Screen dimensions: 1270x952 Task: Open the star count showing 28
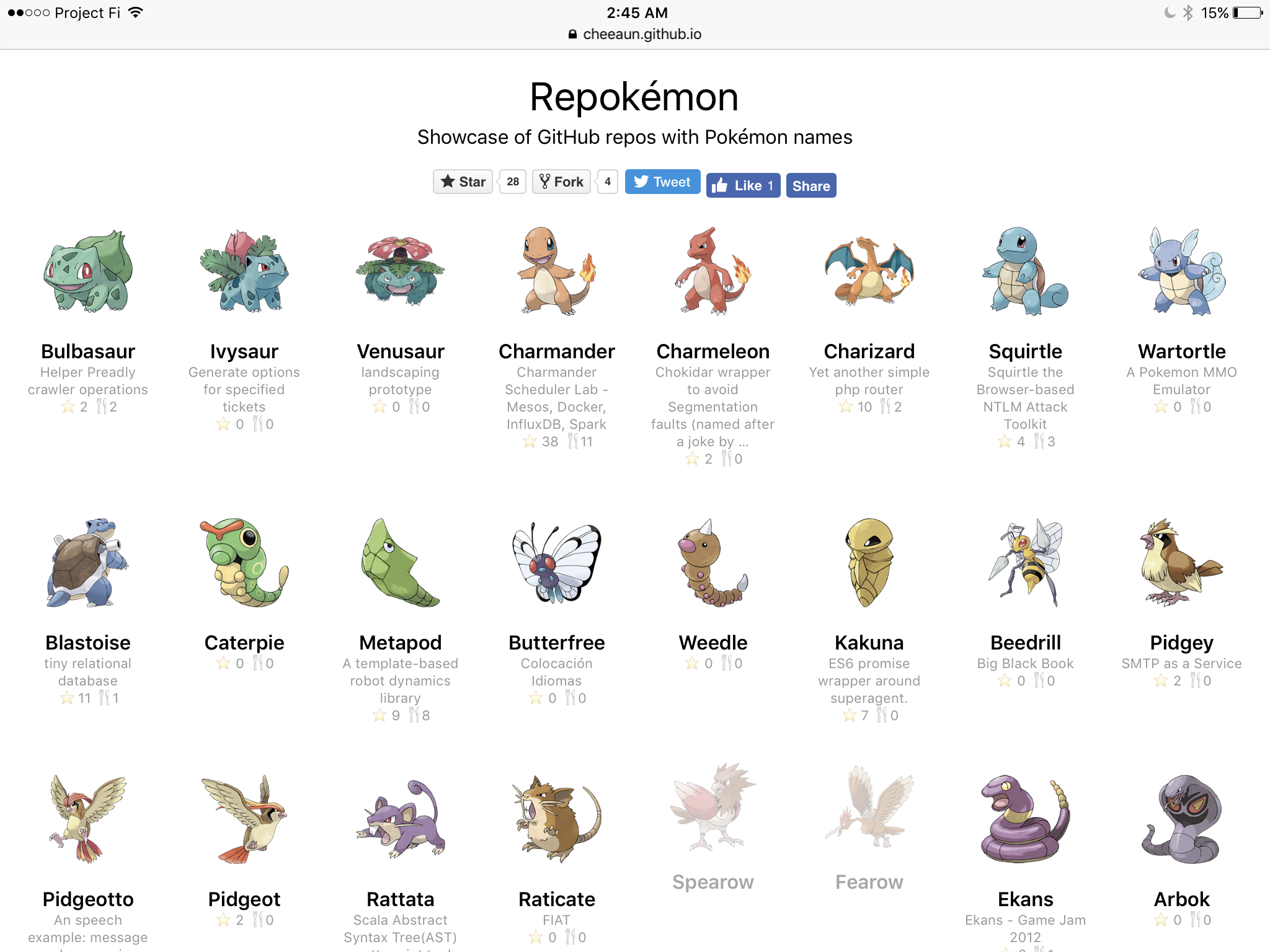pyautogui.click(x=512, y=182)
